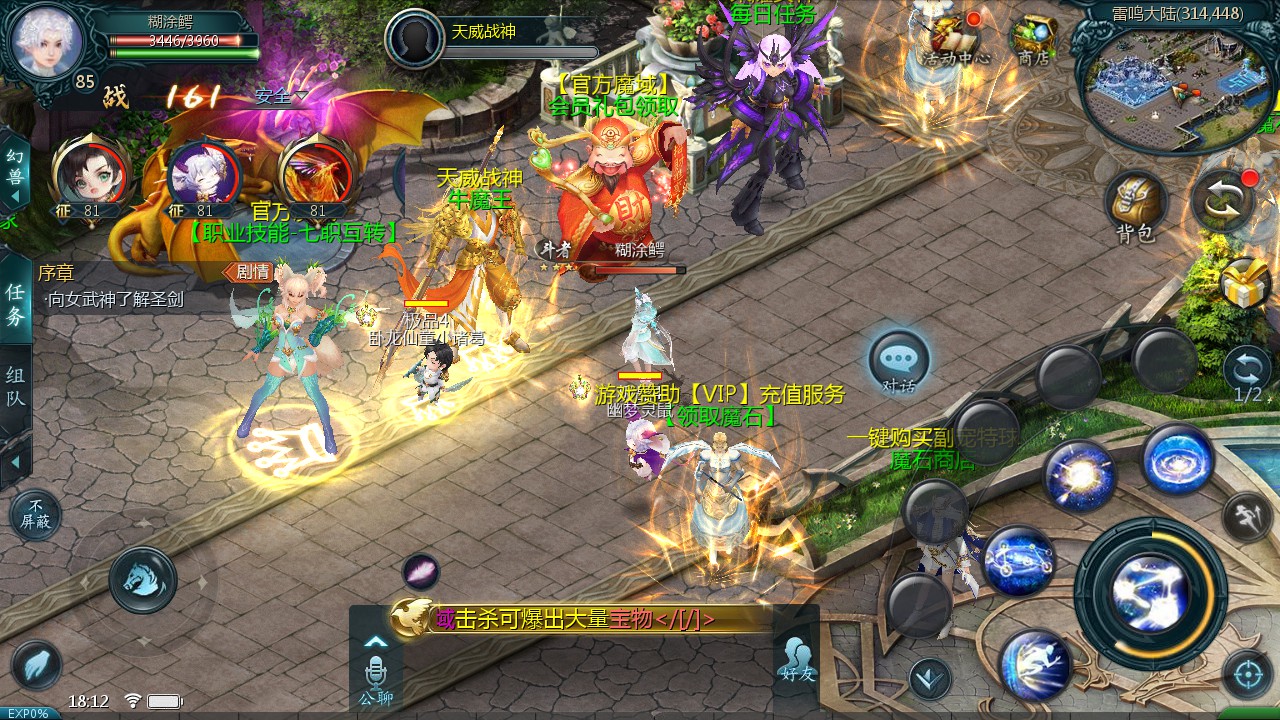Switch to the 任务 quest tab
The image size is (1280, 720).
15,303
